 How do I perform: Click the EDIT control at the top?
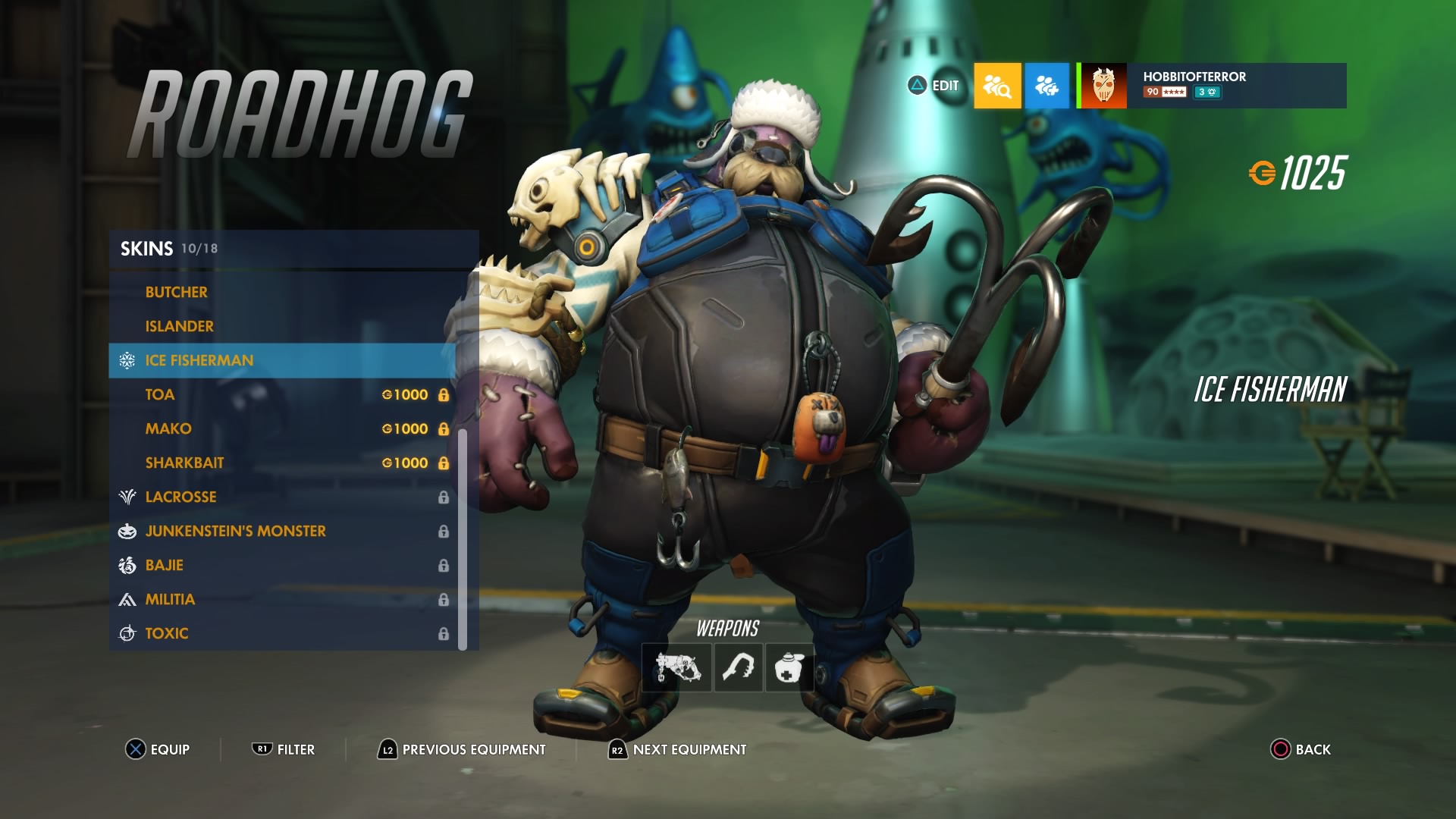[x=934, y=86]
